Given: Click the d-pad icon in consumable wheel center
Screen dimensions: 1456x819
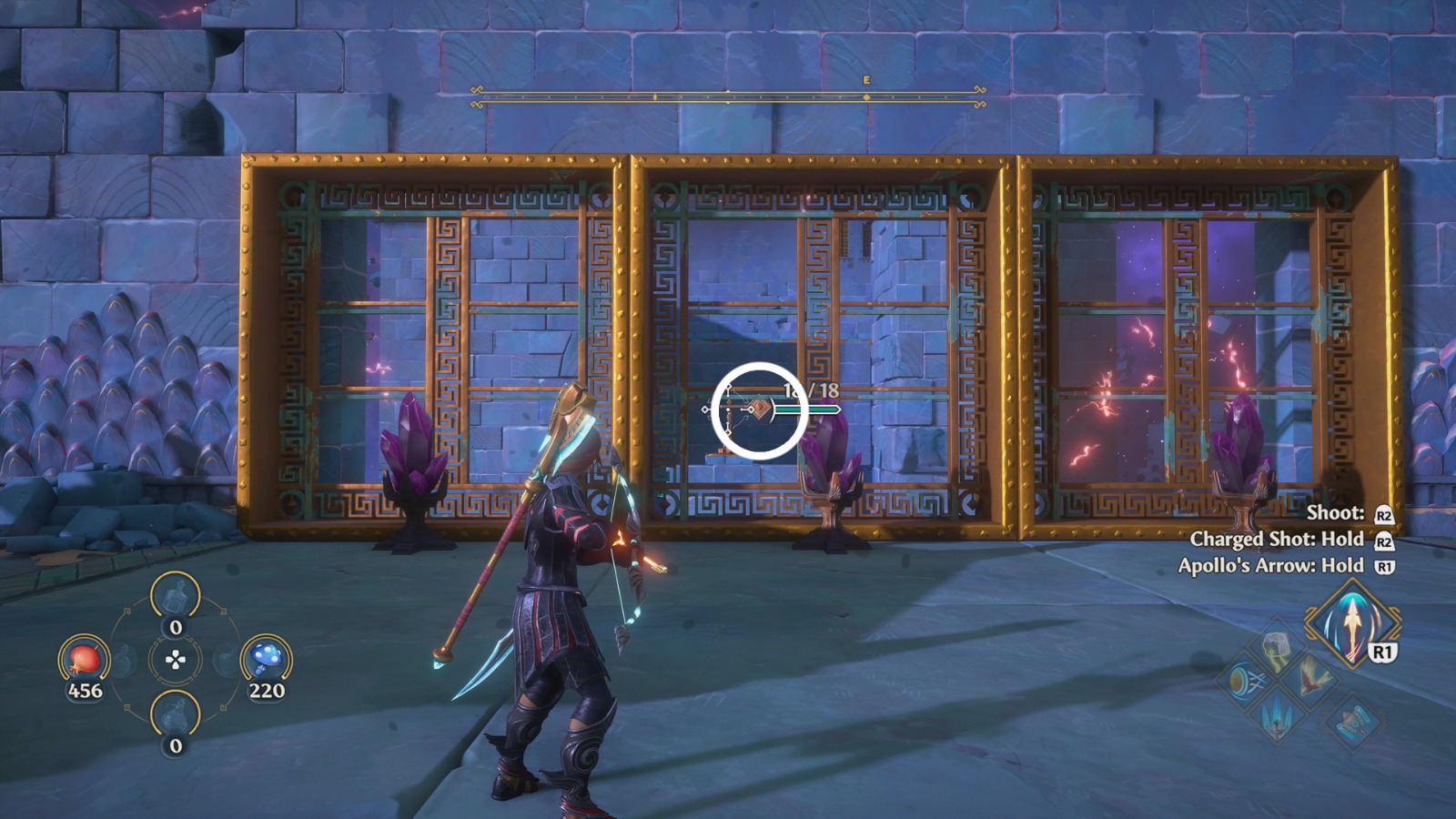Looking at the screenshot, I should tap(175, 659).
